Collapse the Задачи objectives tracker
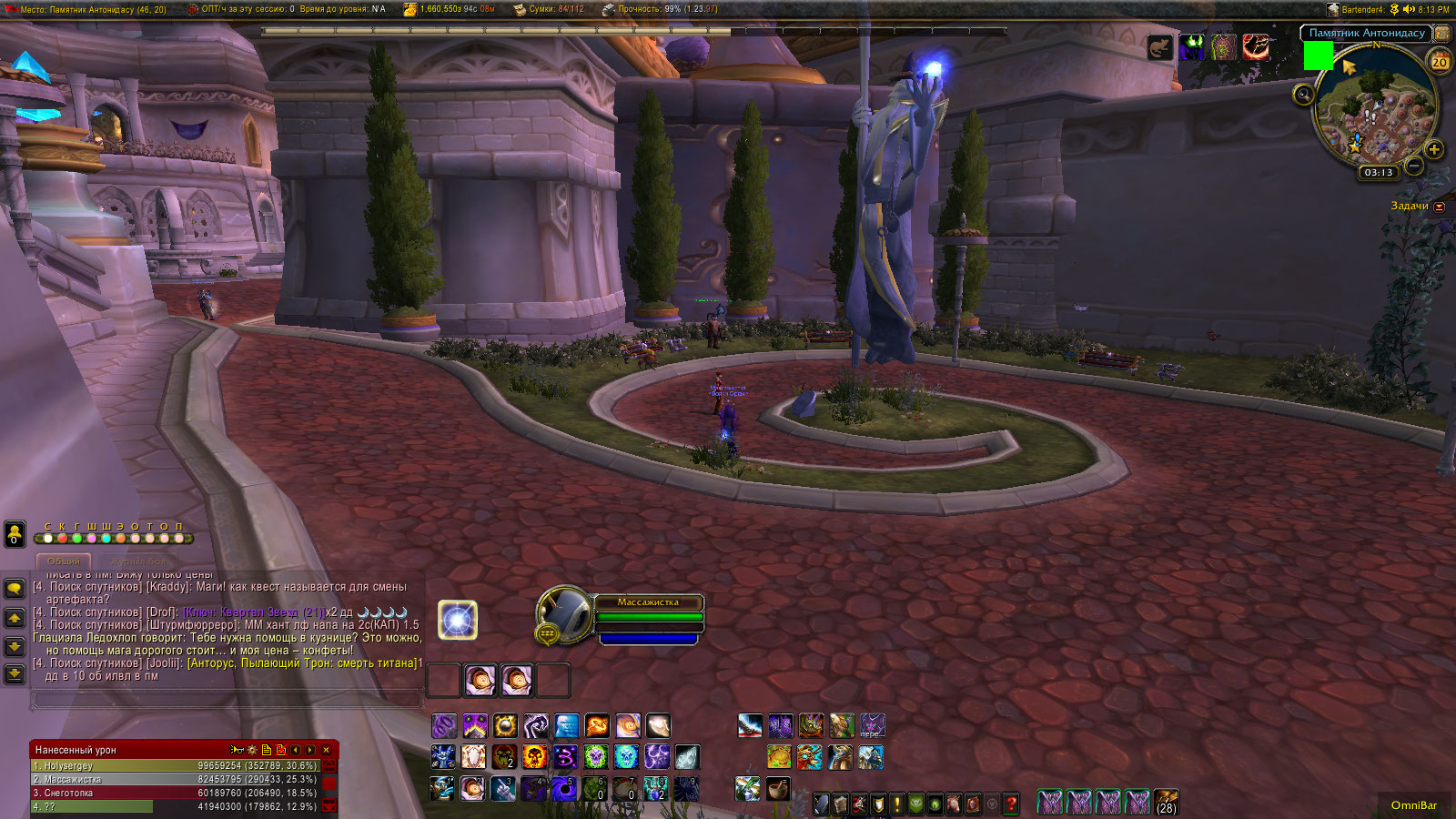1456x819 pixels. click(1439, 207)
